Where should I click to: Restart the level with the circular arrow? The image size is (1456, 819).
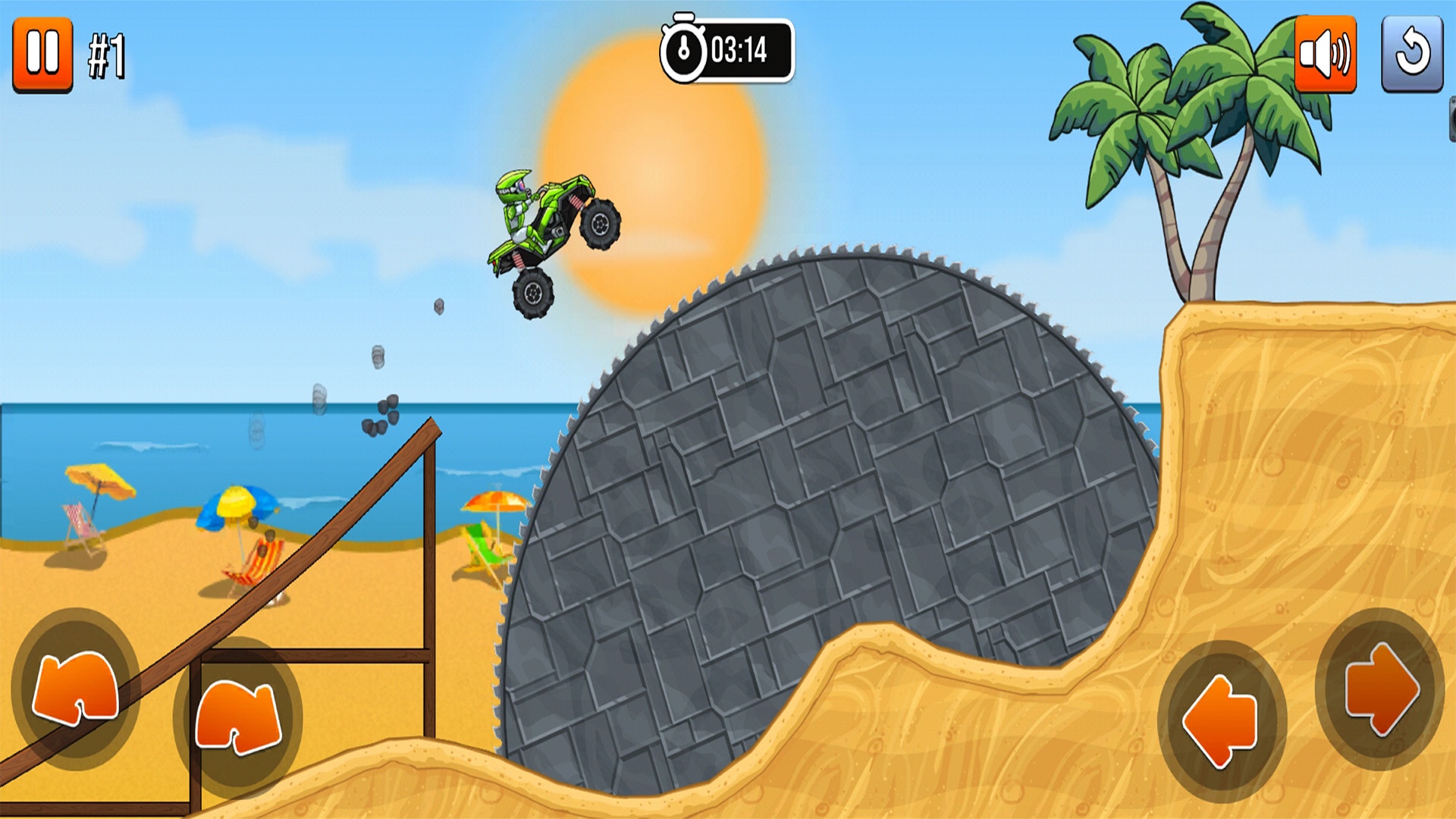(x=1412, y=55)
